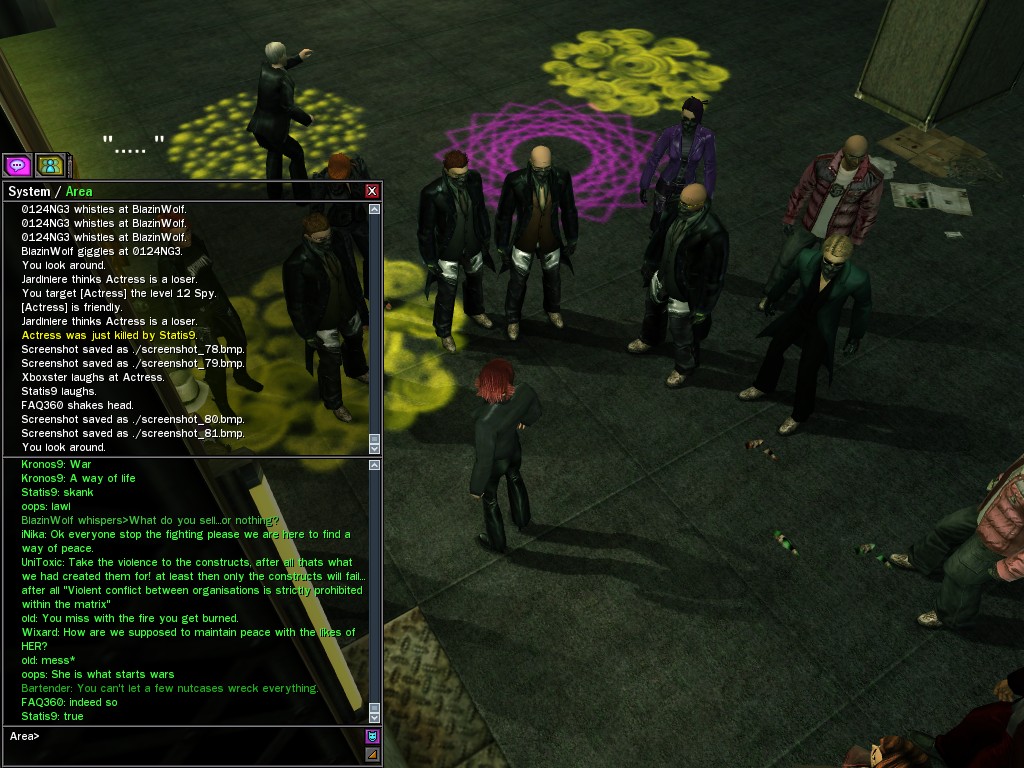Click the area chat scroll-up arrow
Image resolution: width=1024 pixels, height=768 pixels.
coord(375,465)
